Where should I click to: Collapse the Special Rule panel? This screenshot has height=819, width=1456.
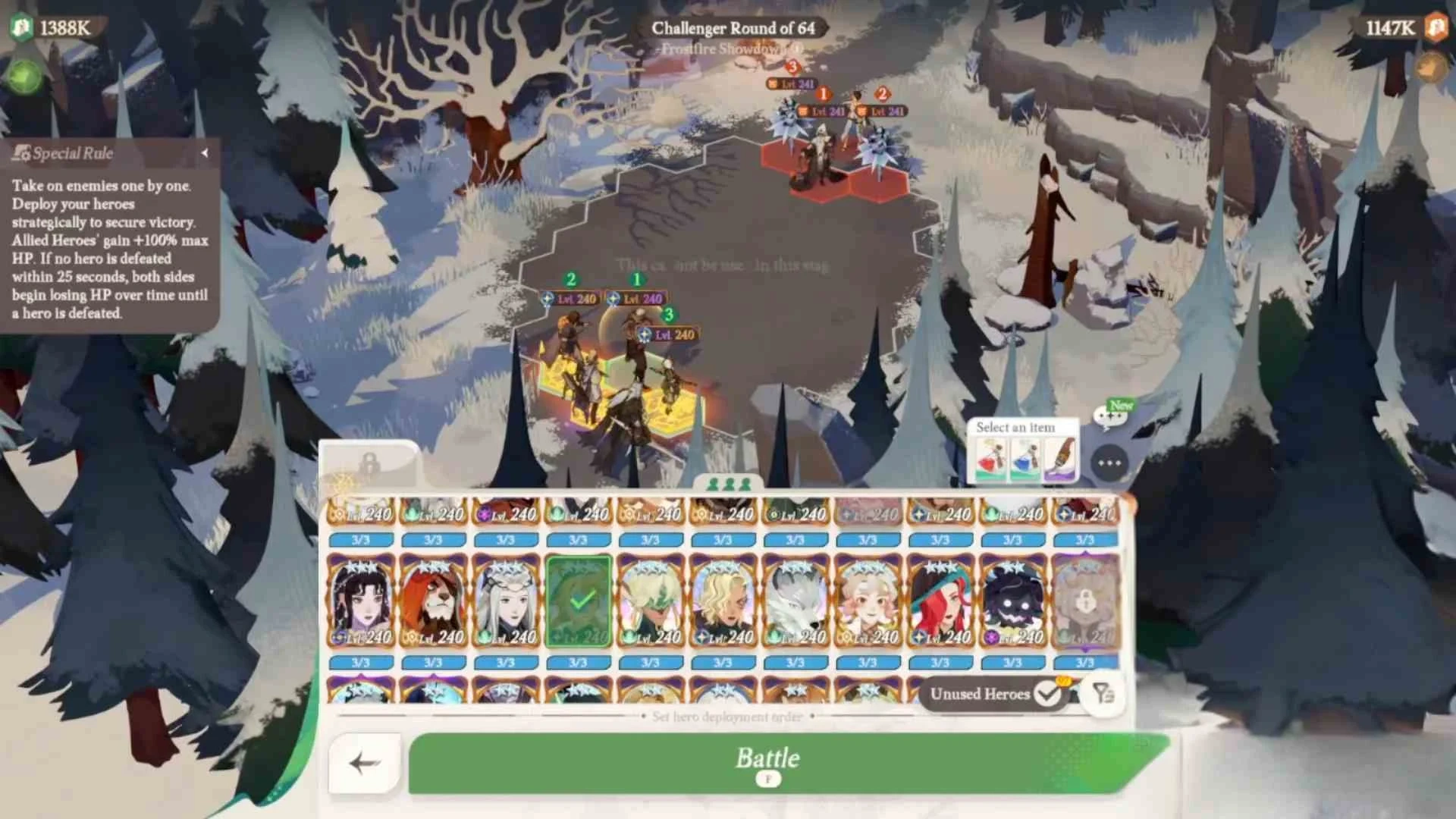click(x=206, y=152)
